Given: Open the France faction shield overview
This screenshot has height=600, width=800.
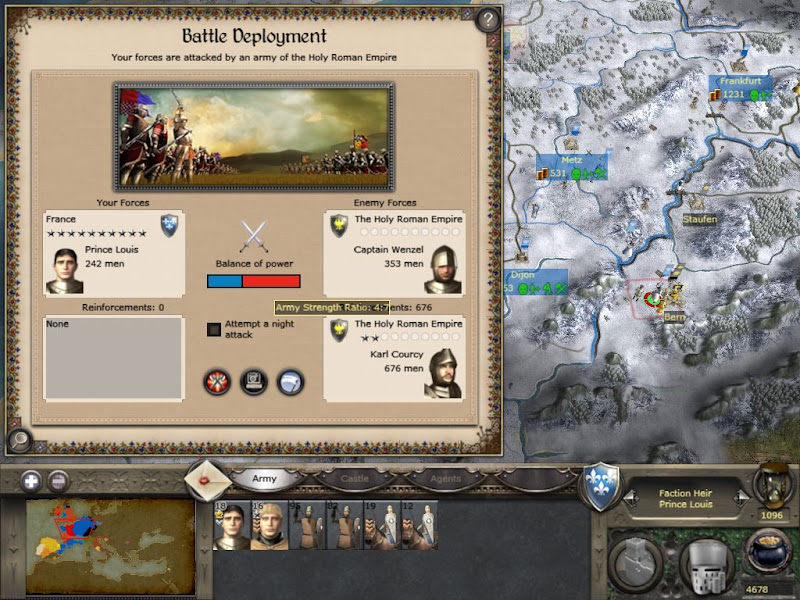Looking at the screenshot, I should pos(601,482).
